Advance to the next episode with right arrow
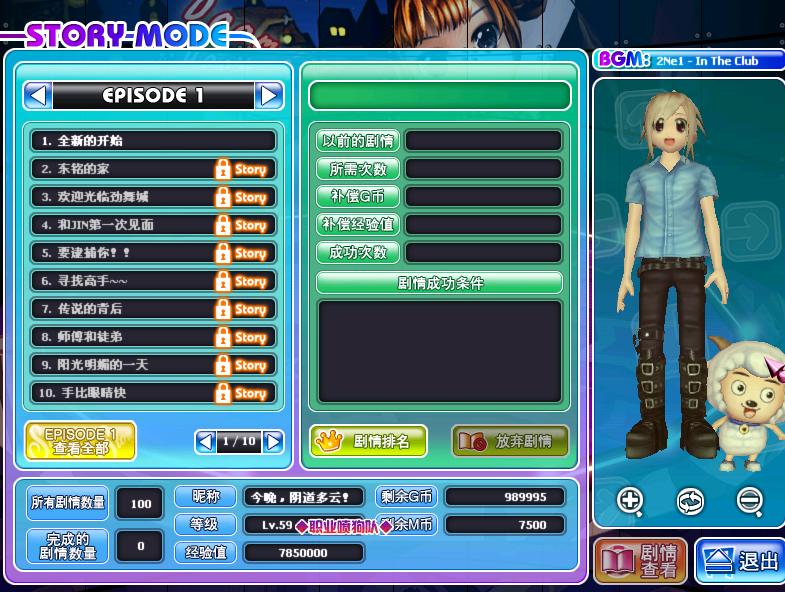The height and width of the screenshot is (592, 785). coord(269,95)
